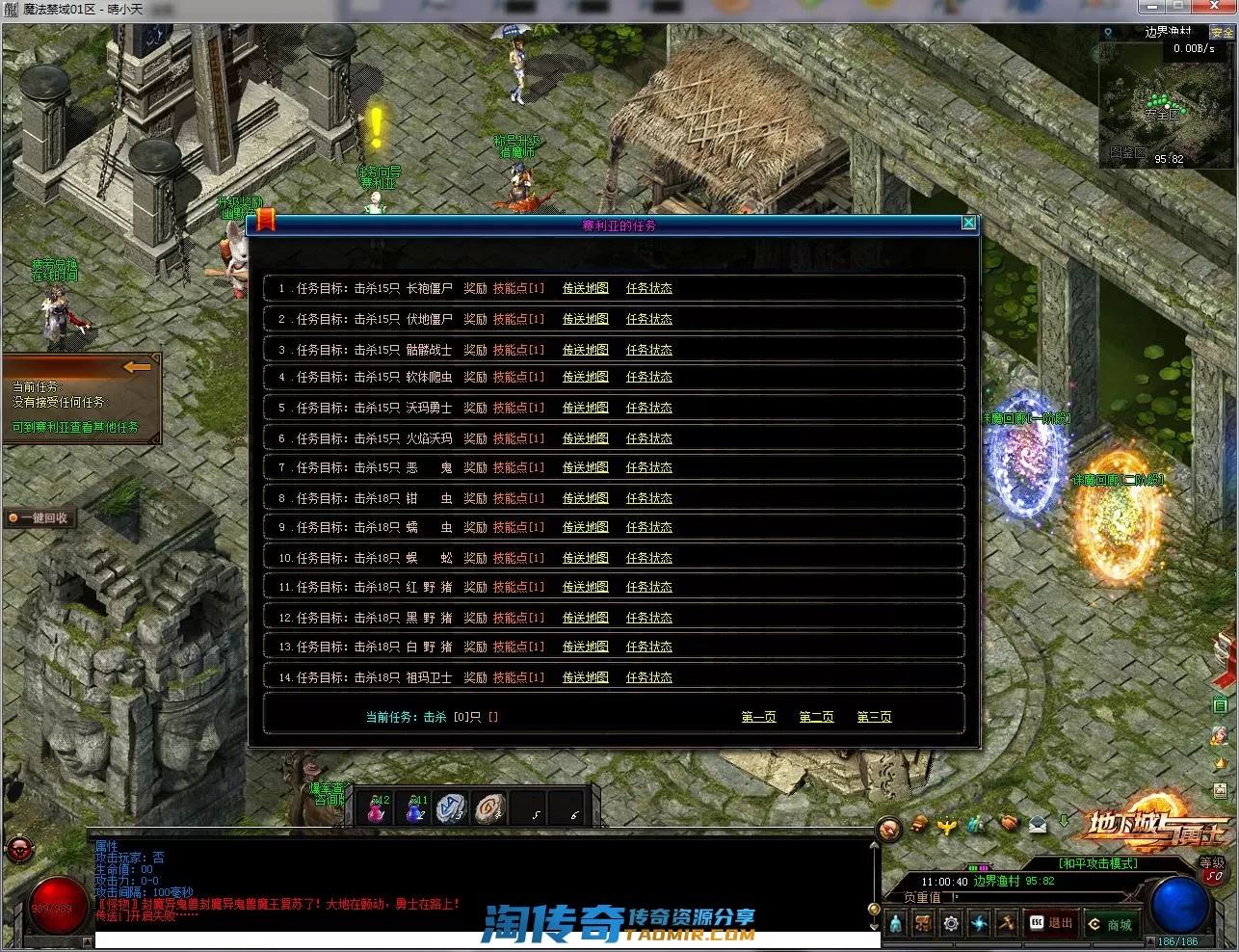
Task: Go to quest list 第一页
Action: point(758,717)
